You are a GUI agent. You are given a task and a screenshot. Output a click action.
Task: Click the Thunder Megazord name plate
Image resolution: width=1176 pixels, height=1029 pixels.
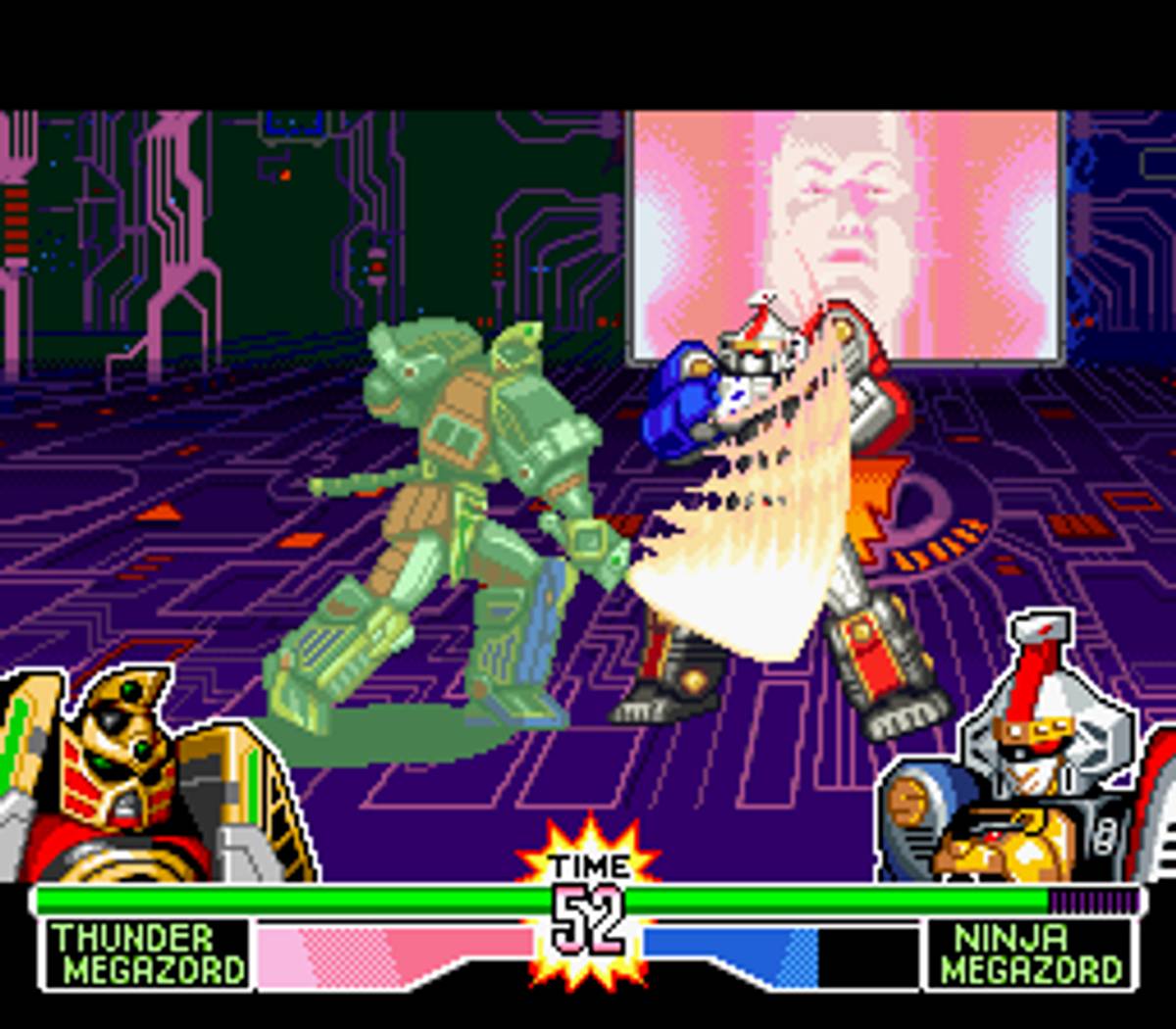pos(147,954)
